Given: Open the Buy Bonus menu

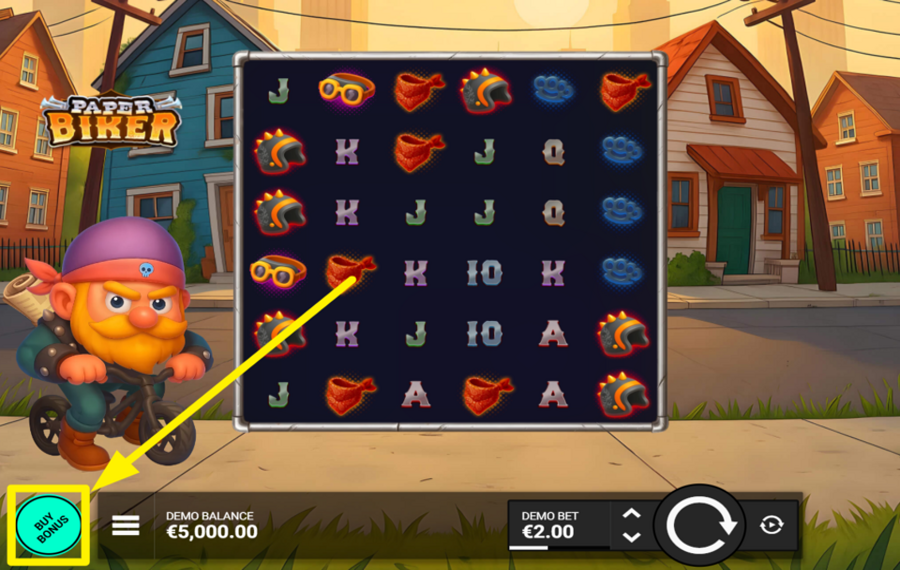Looking at the screenshot, I should (47, 525).
